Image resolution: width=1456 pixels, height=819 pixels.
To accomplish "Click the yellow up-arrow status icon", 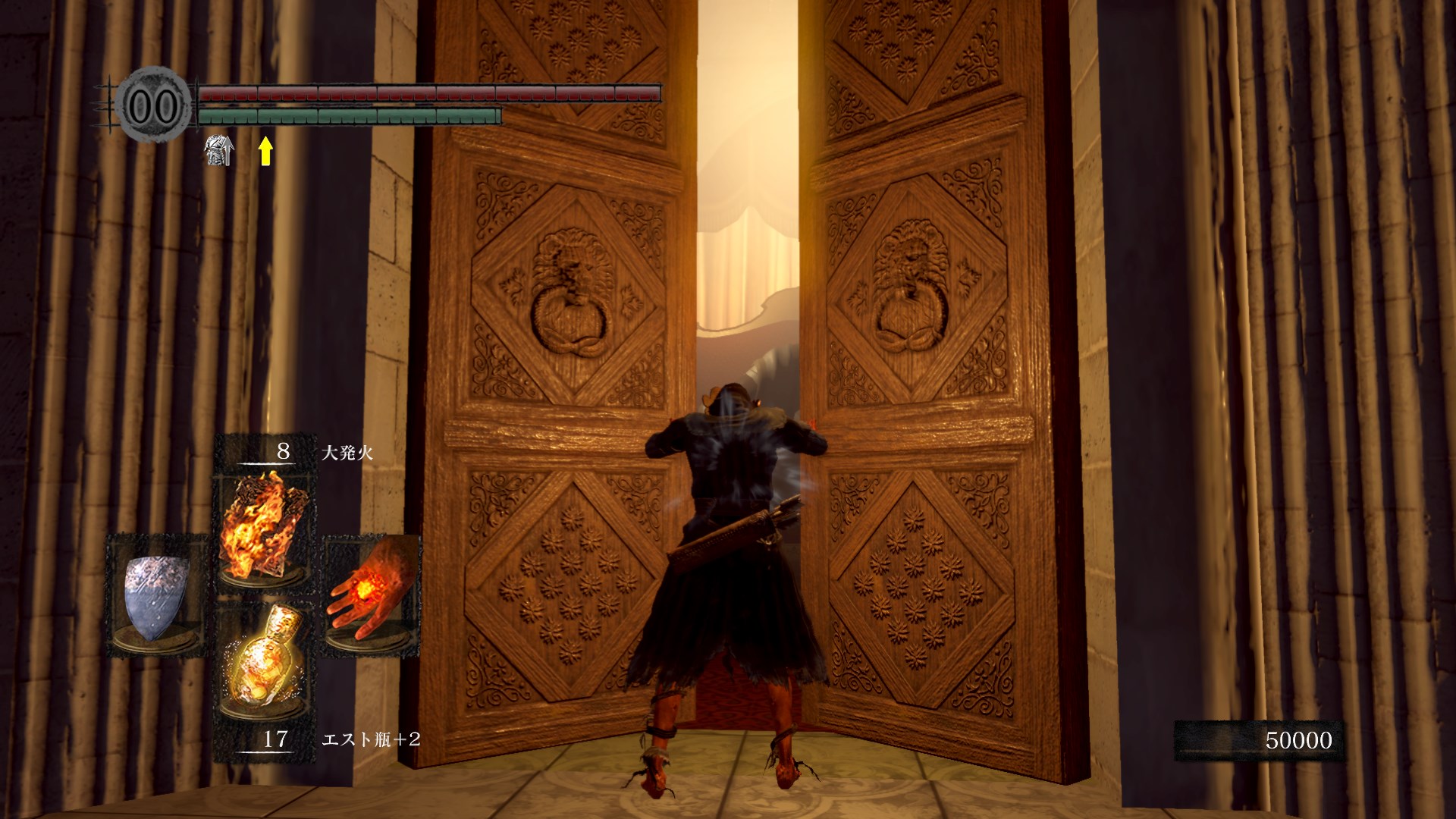I will click(x=265, y=150).
